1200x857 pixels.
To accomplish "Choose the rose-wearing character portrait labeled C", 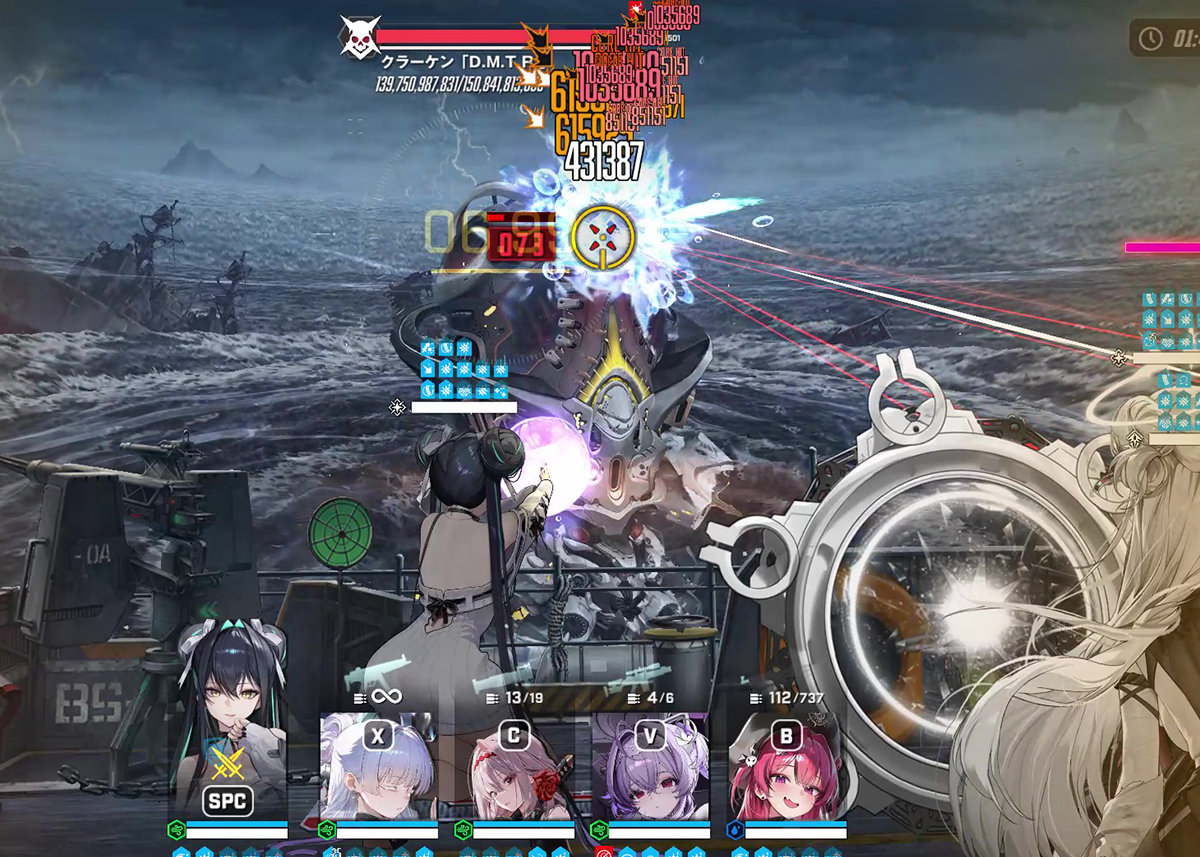I will pyautogui.click(x=513, y=767).
